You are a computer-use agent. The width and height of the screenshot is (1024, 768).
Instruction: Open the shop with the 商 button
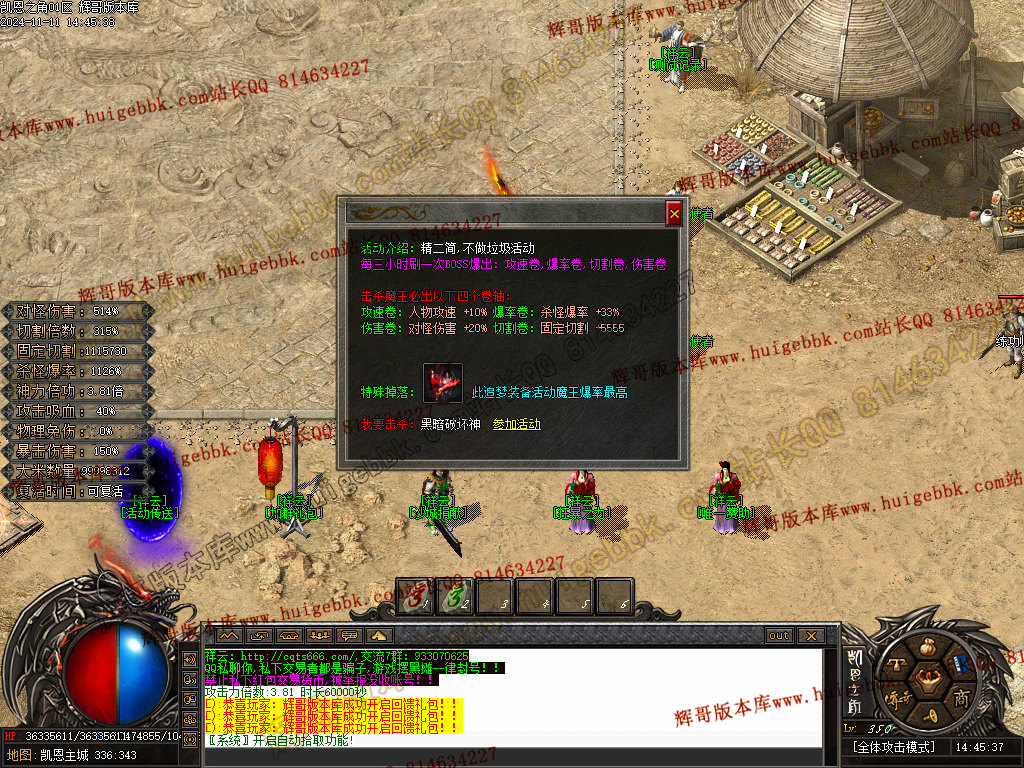point(961,697)
